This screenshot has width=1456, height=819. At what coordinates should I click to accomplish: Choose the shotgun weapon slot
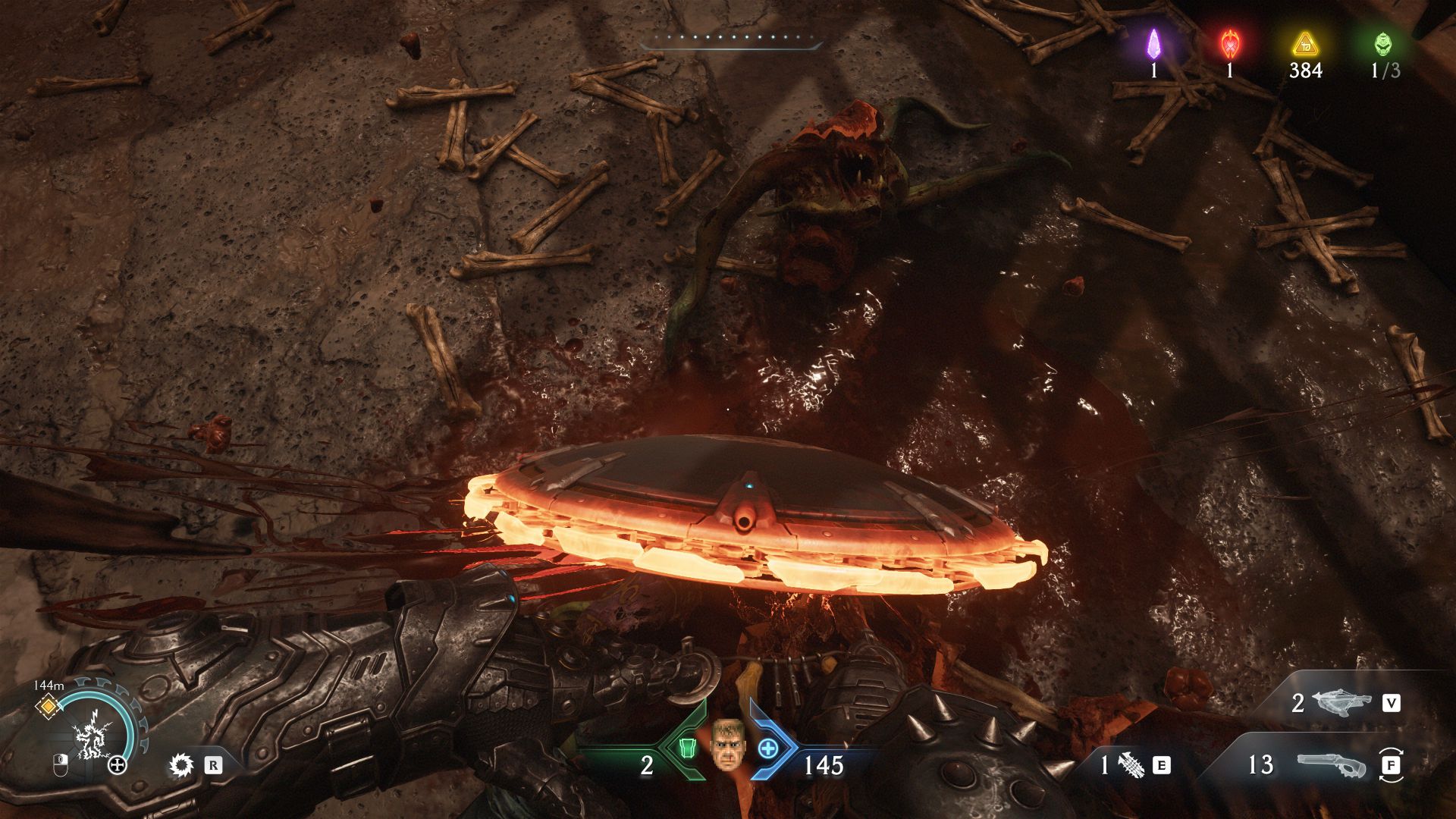click(1331, 765)
